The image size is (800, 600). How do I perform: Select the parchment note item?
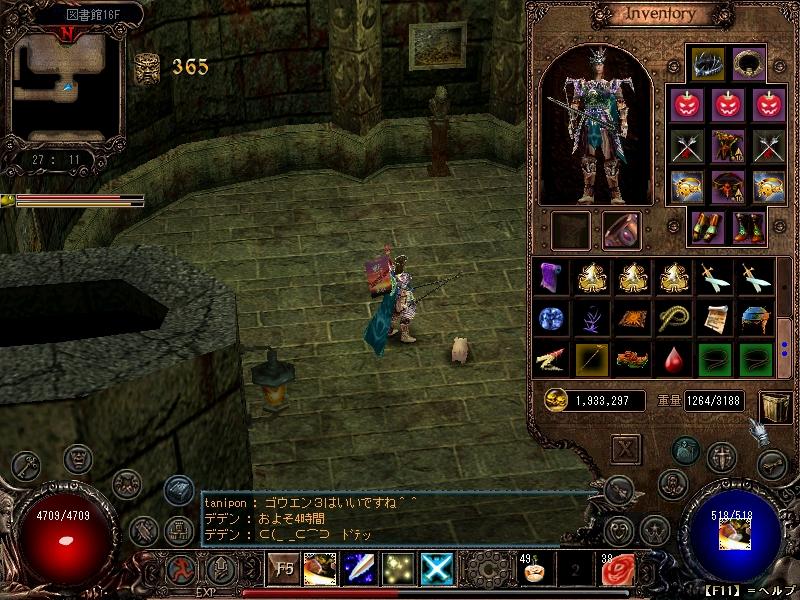tap(715, 318)
